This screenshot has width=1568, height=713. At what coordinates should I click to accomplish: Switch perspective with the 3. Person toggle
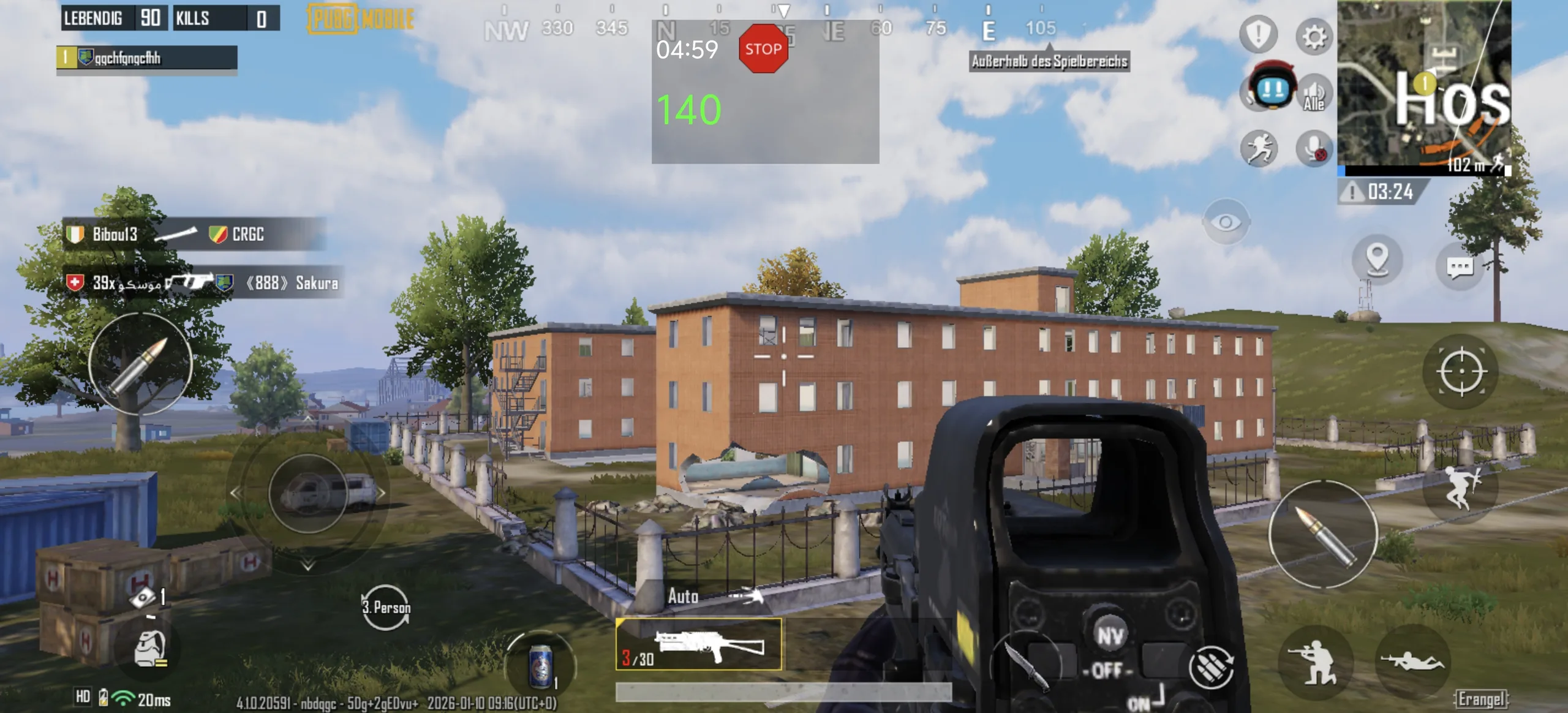(386, 607)
